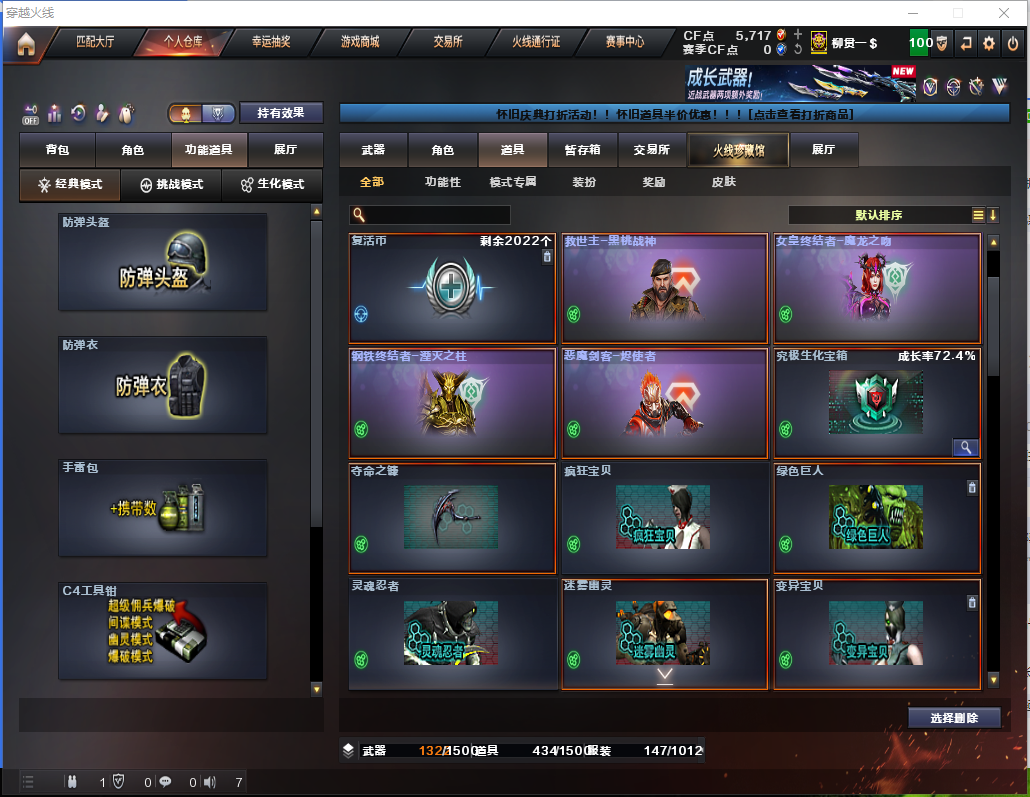The width and height of the screenshot is (1030, 797).
Task: Open the 交易所 trading menu
Action: tap(449, 43)
